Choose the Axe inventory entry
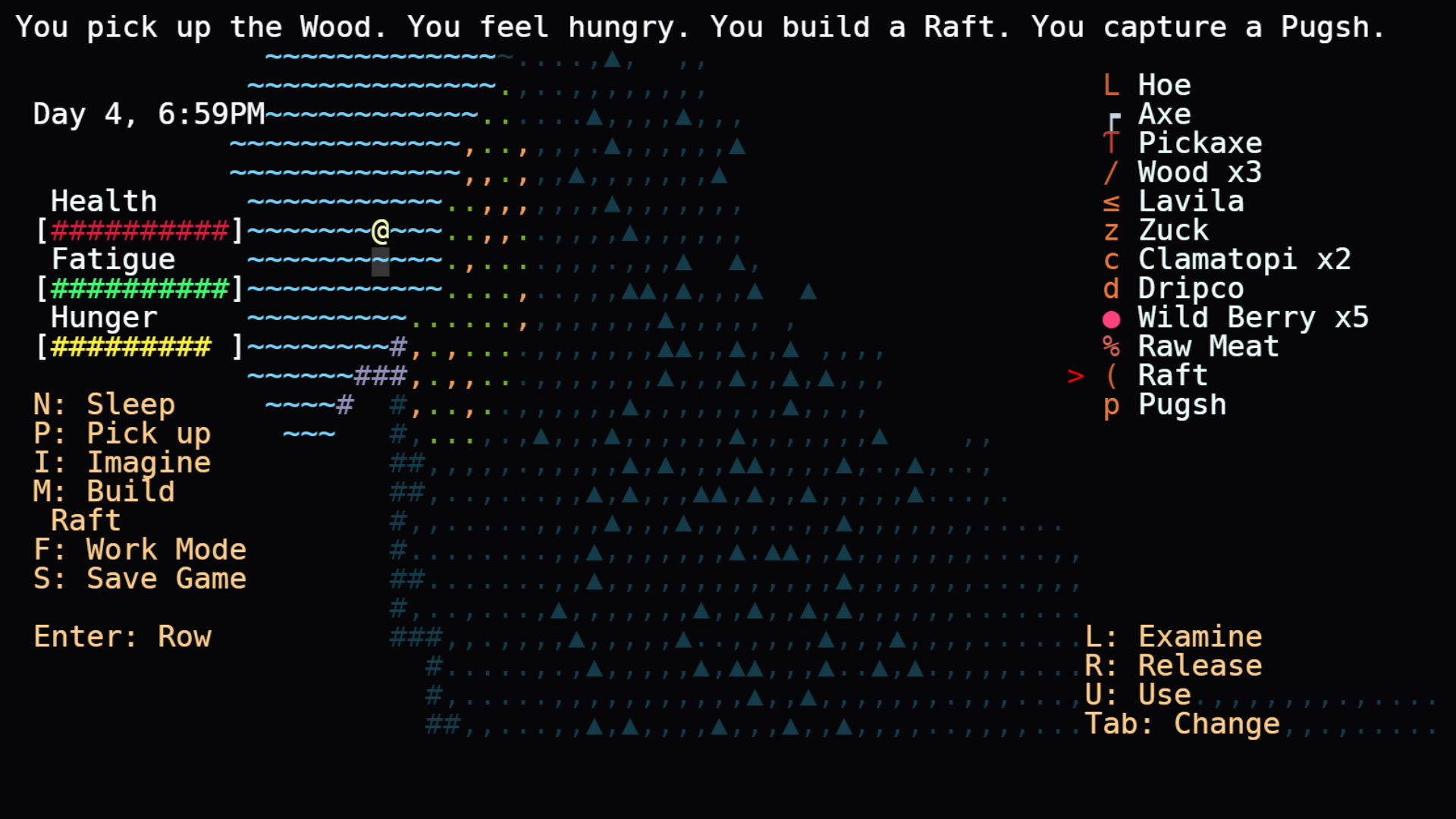This screenshot has height=819, width=1456. click(x=1164, y=115)
